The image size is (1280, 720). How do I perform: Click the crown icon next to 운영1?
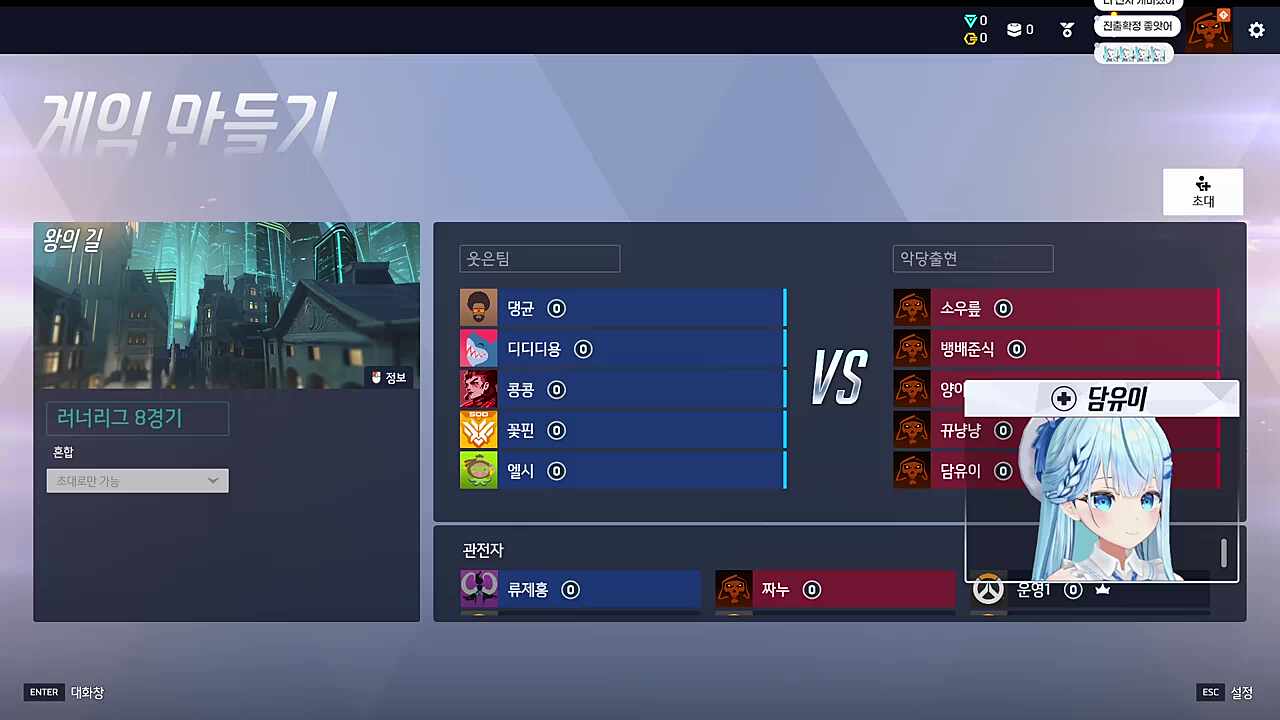point(1102,589)
